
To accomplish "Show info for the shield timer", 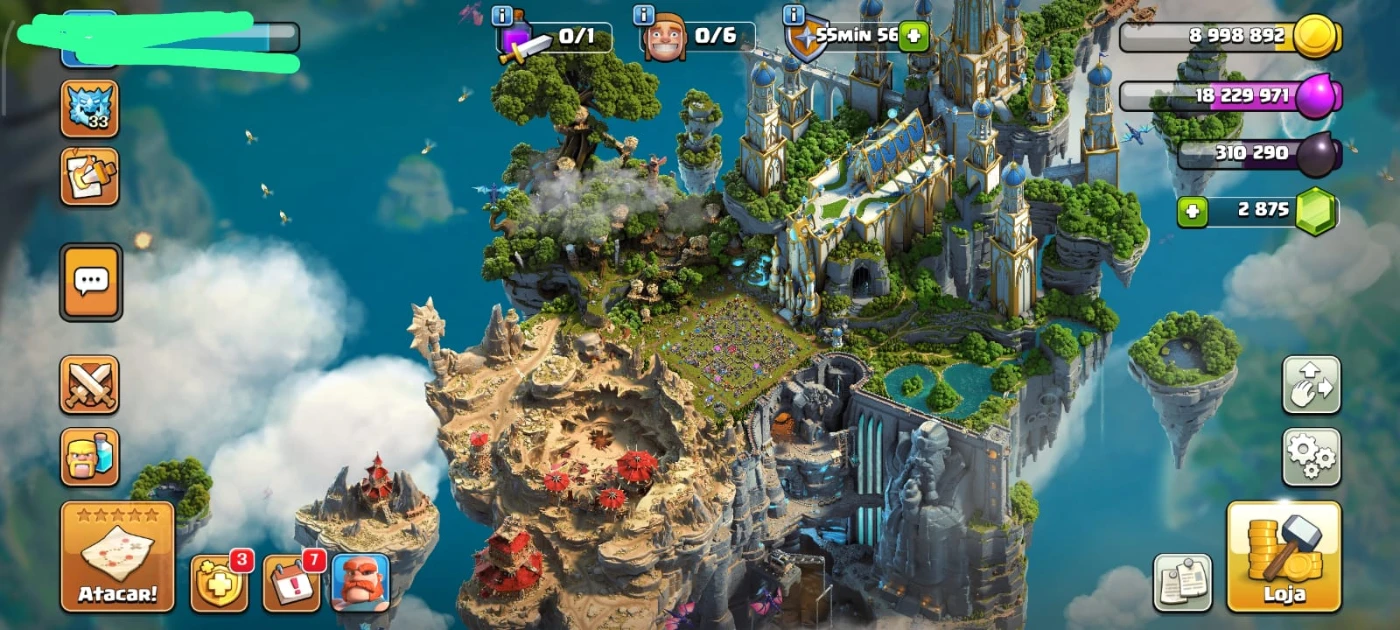I will tap(794, 15).
